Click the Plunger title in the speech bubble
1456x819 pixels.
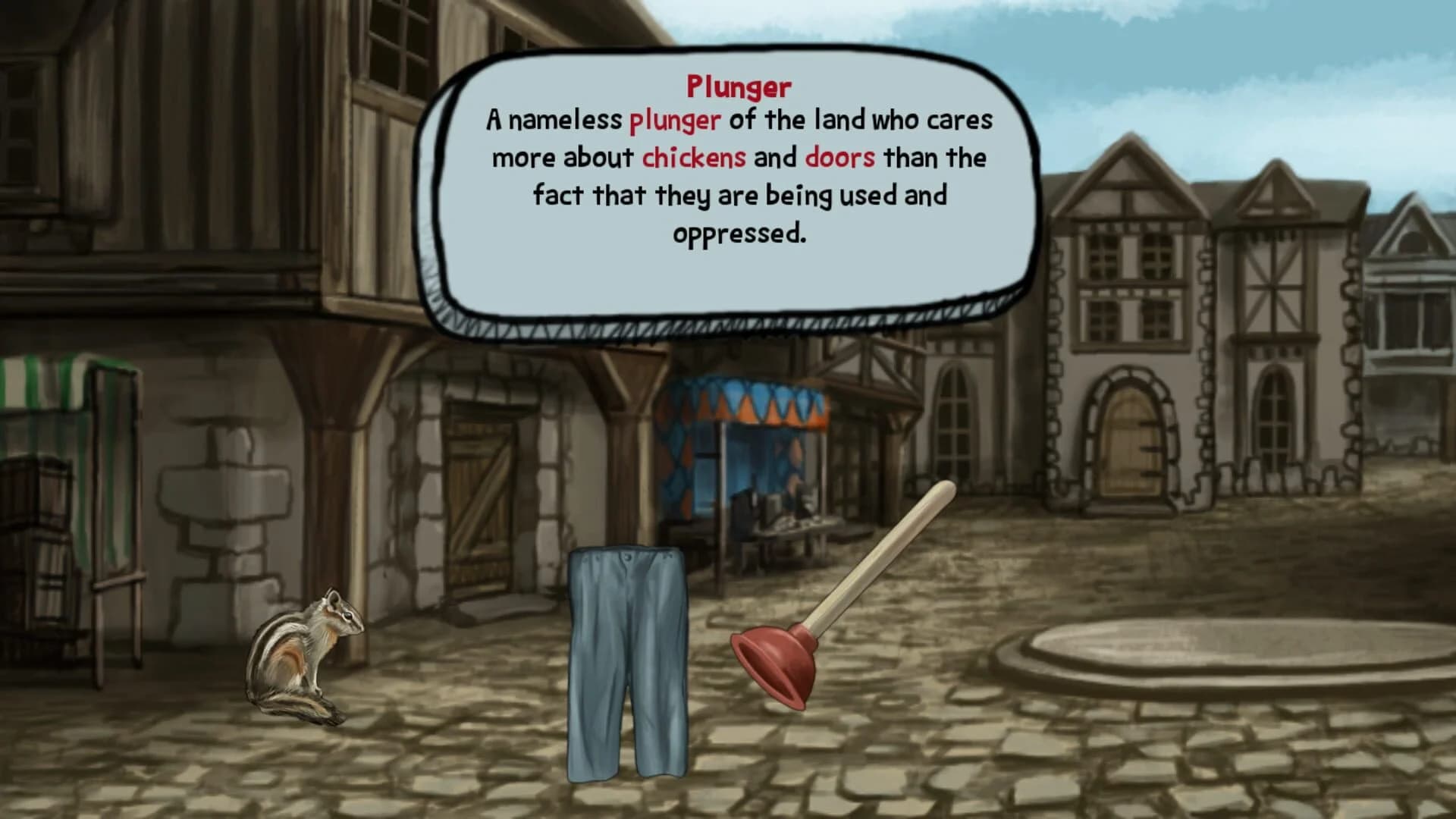pos(739,86)
